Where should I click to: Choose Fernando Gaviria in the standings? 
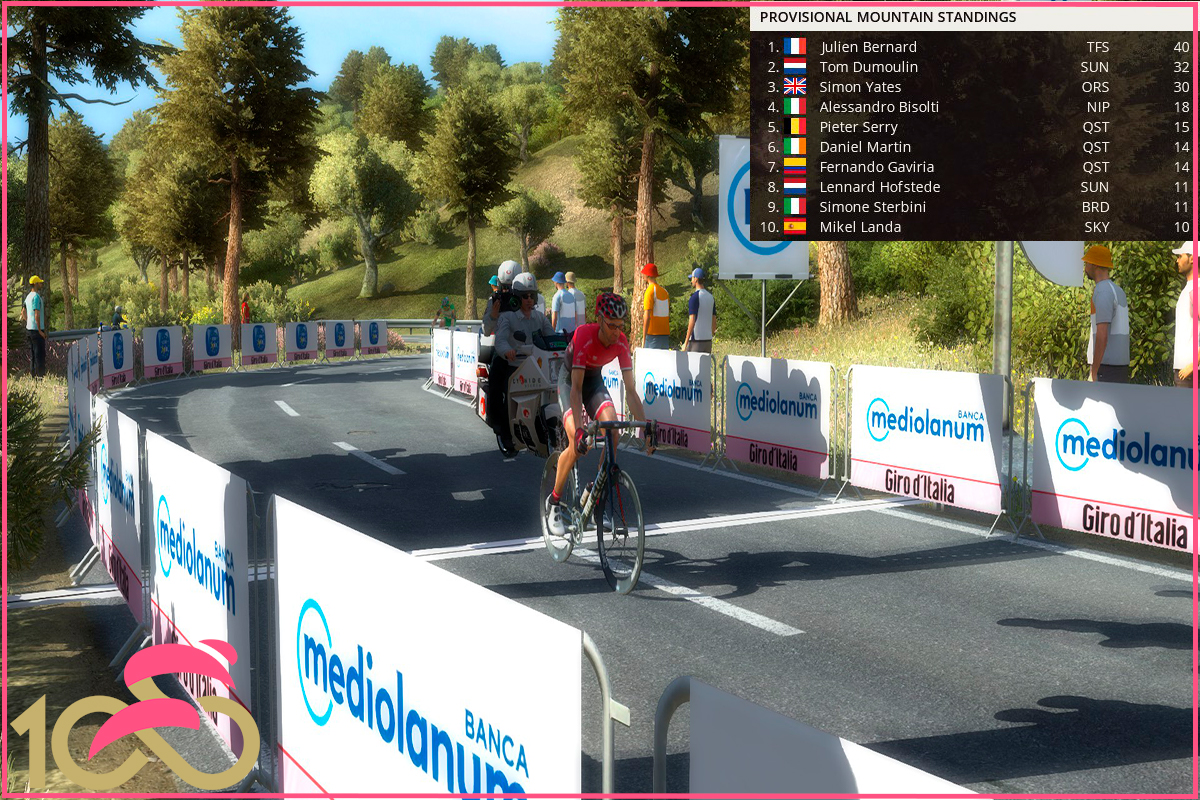873,167
